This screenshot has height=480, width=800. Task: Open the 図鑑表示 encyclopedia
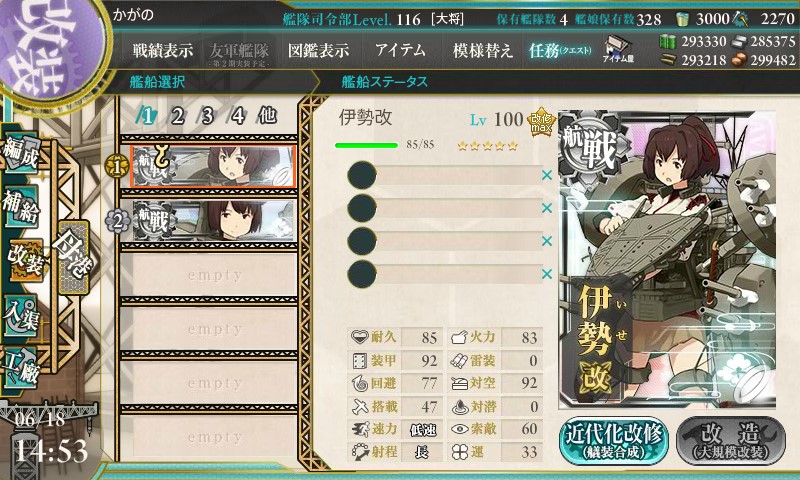(x=317, y=51)
